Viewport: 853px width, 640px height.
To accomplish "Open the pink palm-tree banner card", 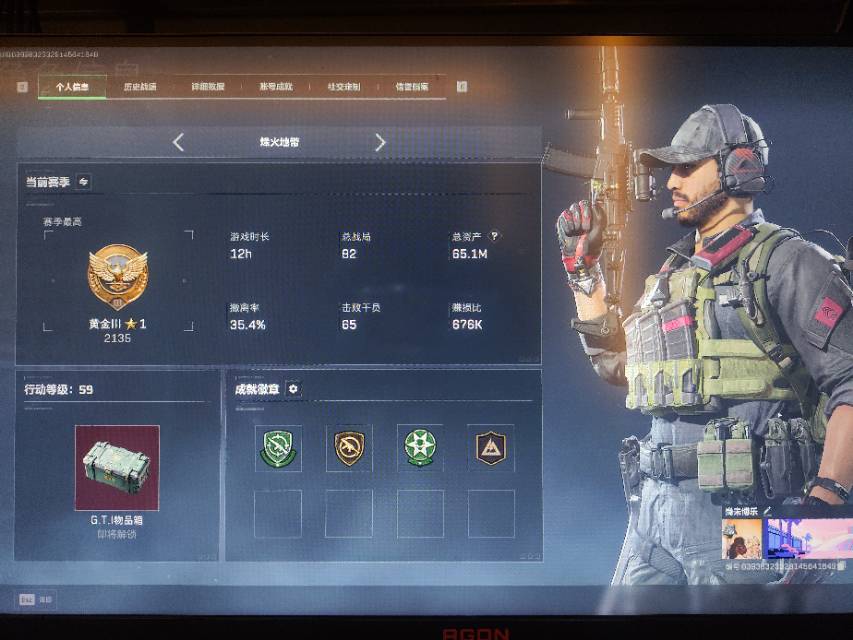I will coord(808,538).
